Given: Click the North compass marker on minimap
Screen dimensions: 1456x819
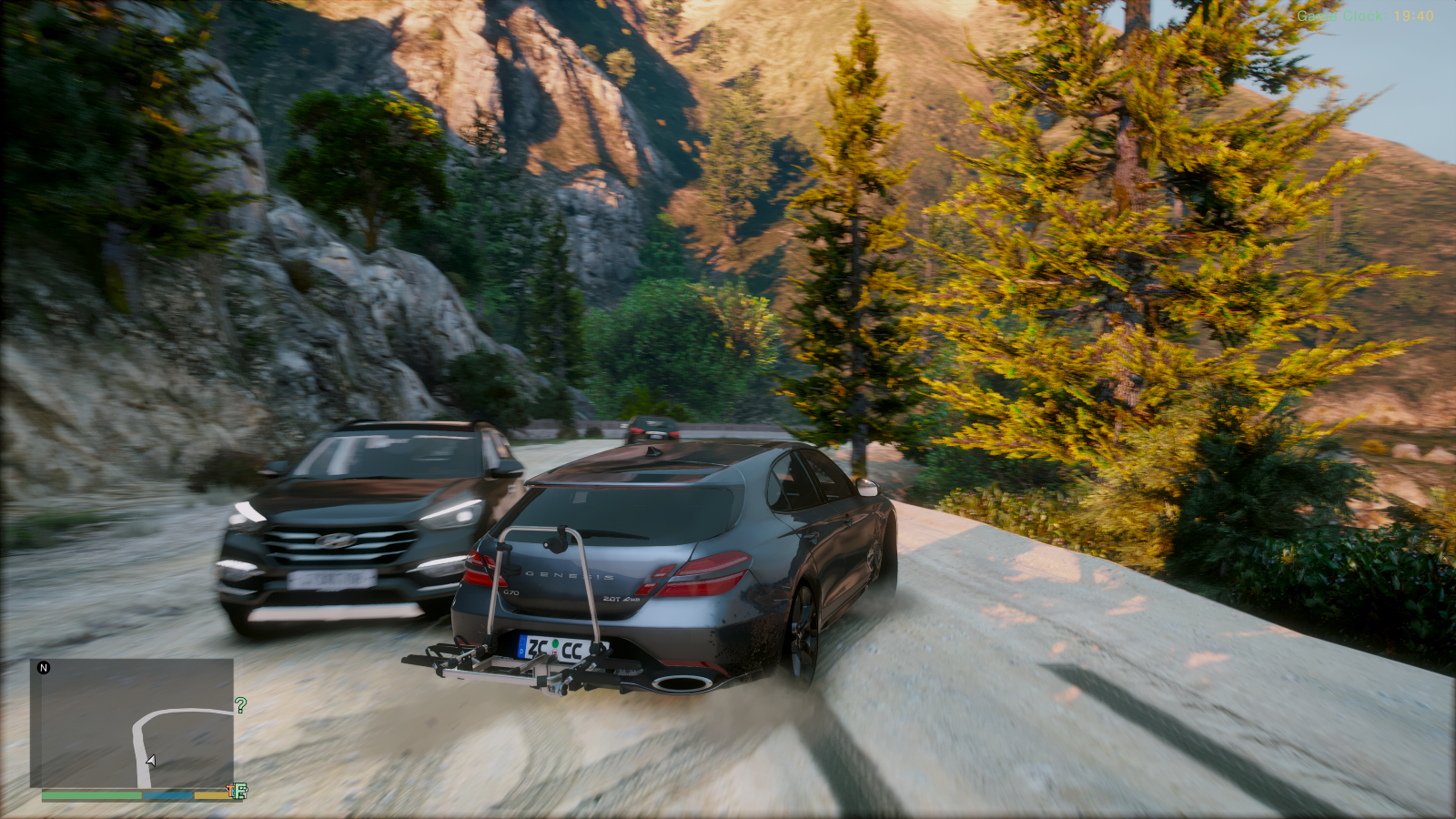Looking at the screenshot, I should point(44,668).
